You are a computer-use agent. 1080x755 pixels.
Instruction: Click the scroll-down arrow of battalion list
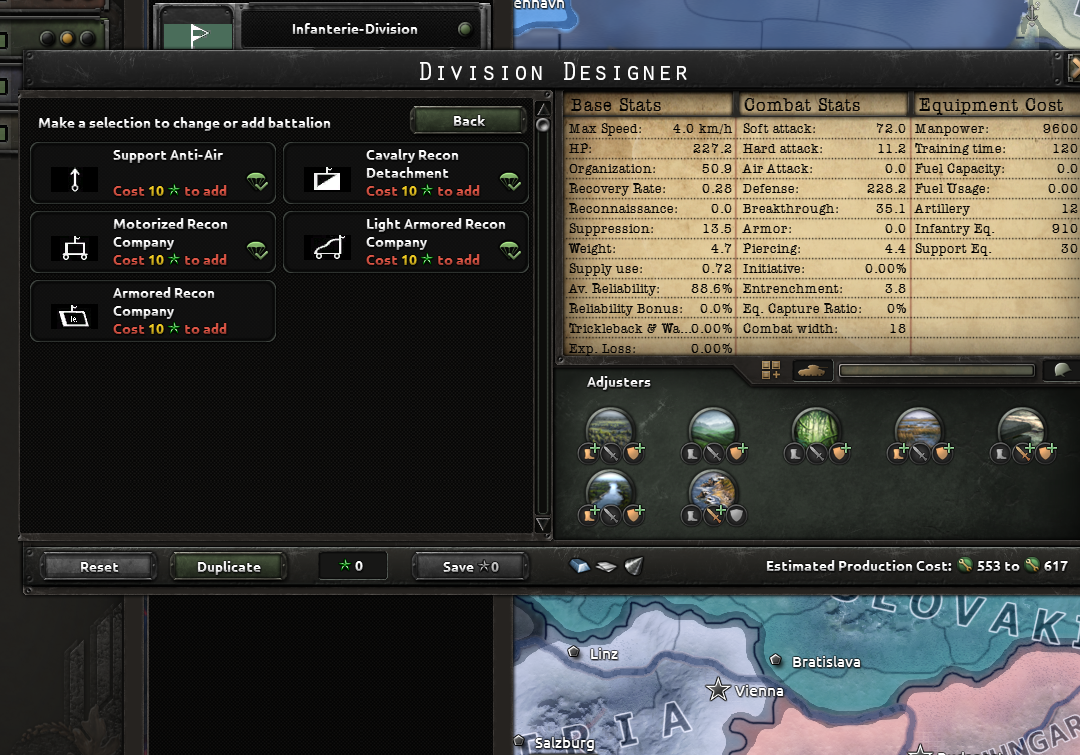coord(542,525)
